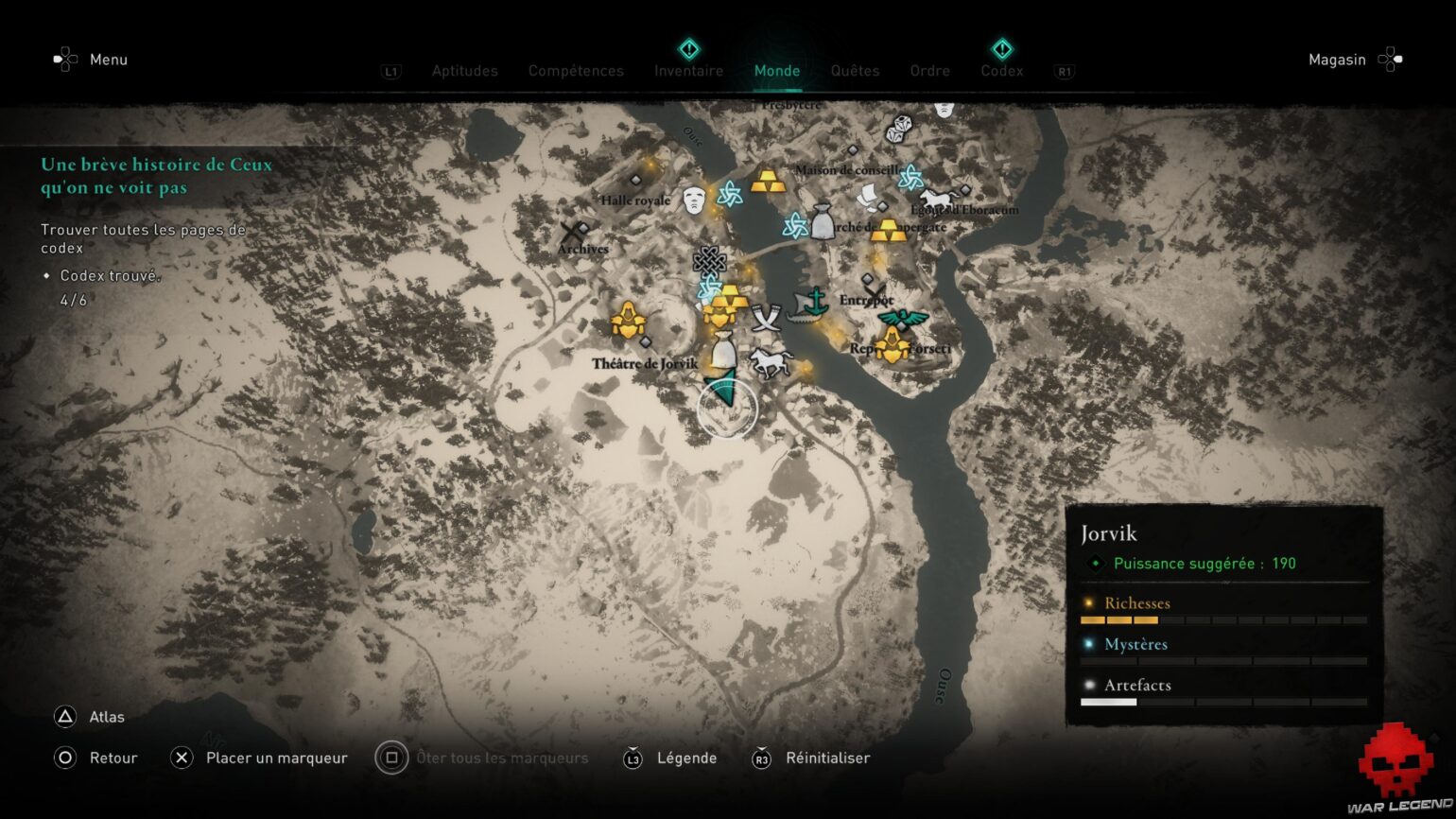The height and width of the screenshot is (819, 1456).
Task: Click Placer un marqueur to set a marker
Action: pos(276,758)
